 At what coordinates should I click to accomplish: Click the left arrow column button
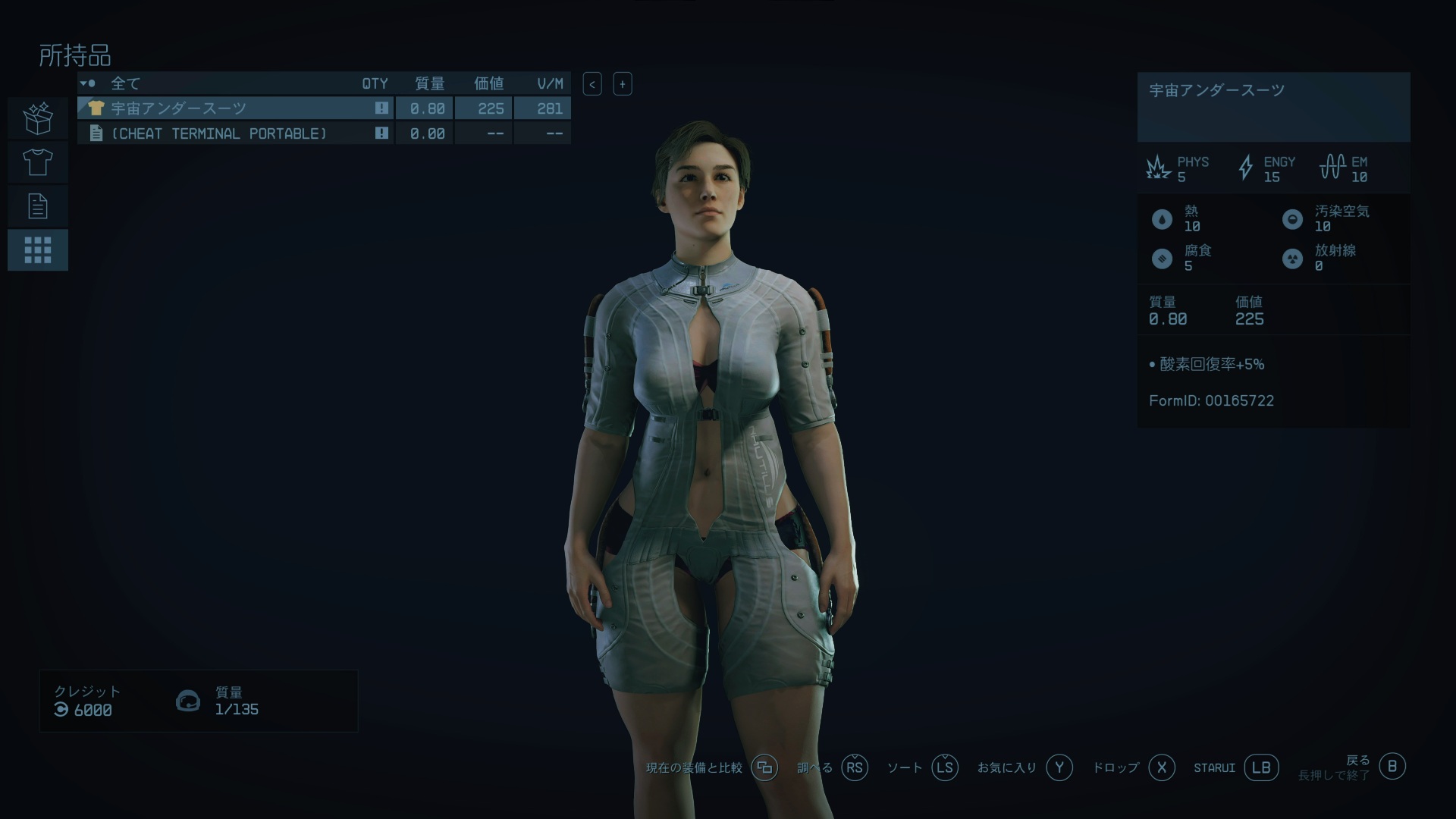pyautogui.click(x=592, y=84)
